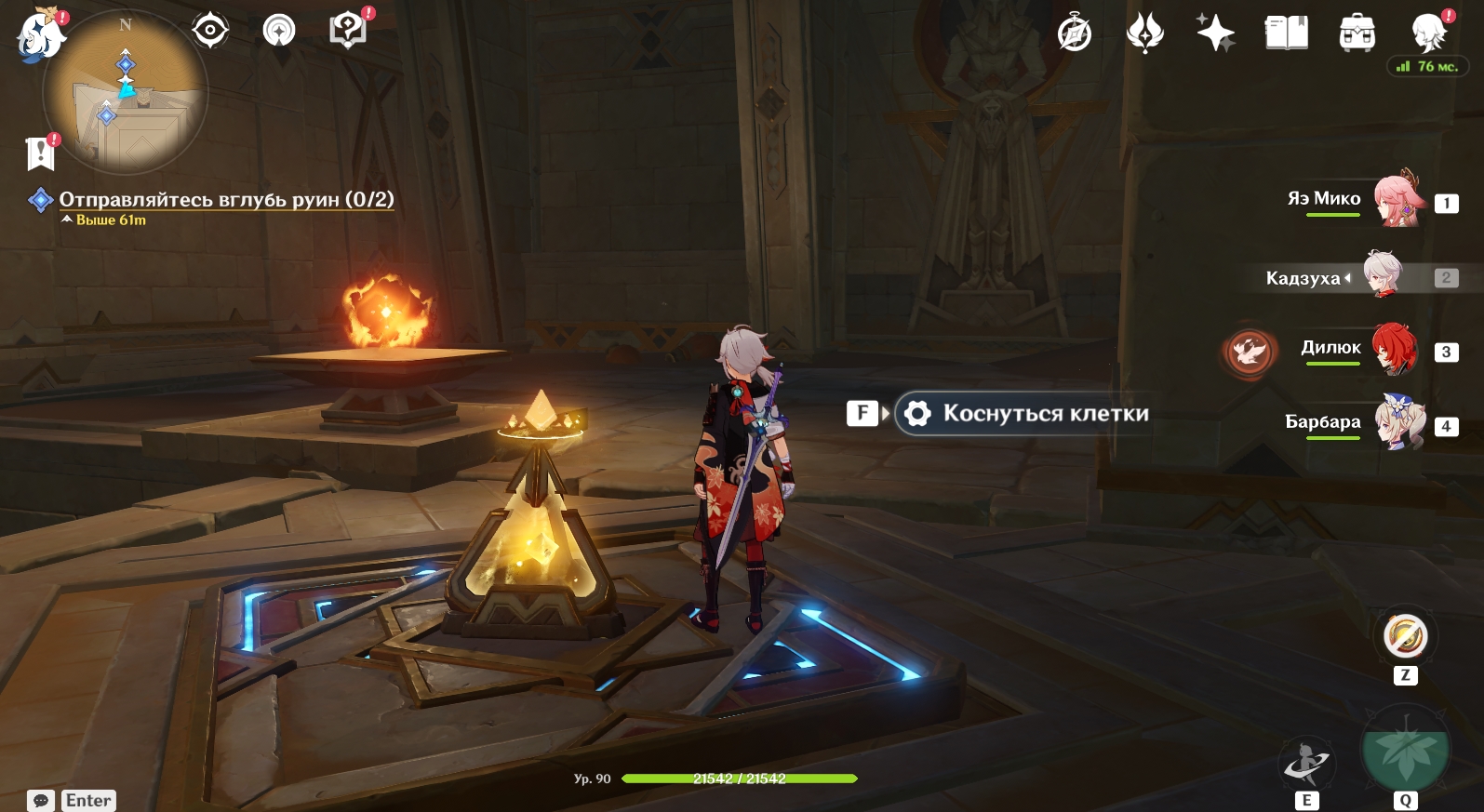Open the compass adventure icon
The height and width of the screenshot is (812, 1484).
click(x=1075, y=34)
